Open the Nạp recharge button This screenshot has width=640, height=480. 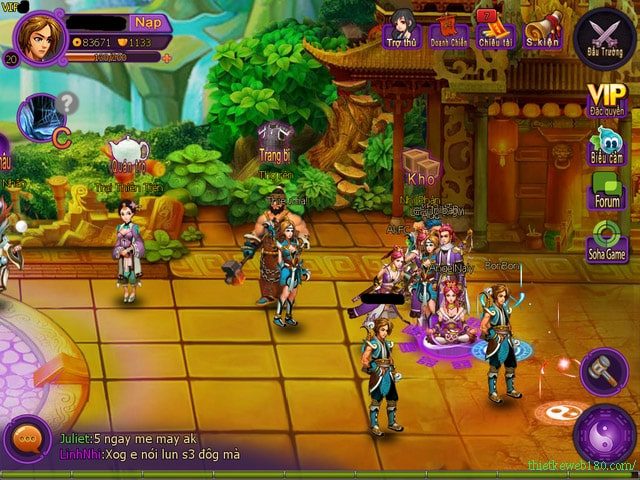pyautogui.click(x=147, y=22)
